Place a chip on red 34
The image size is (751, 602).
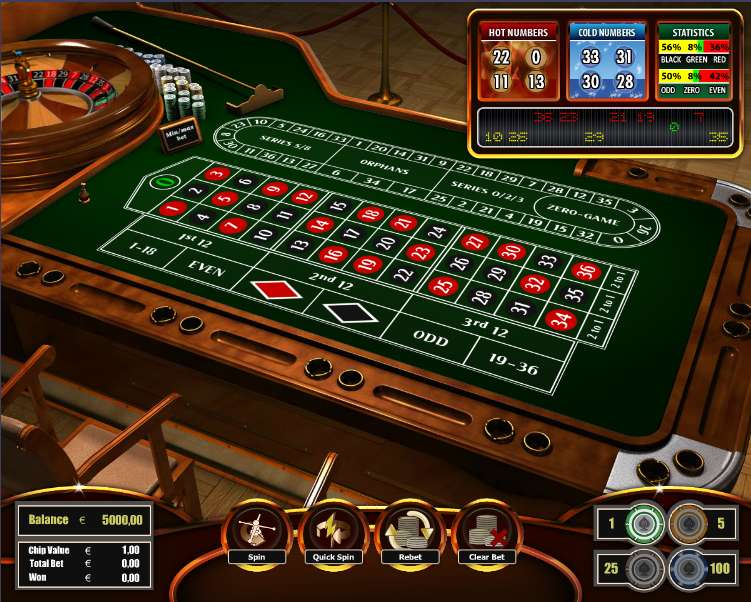point(562,320)
